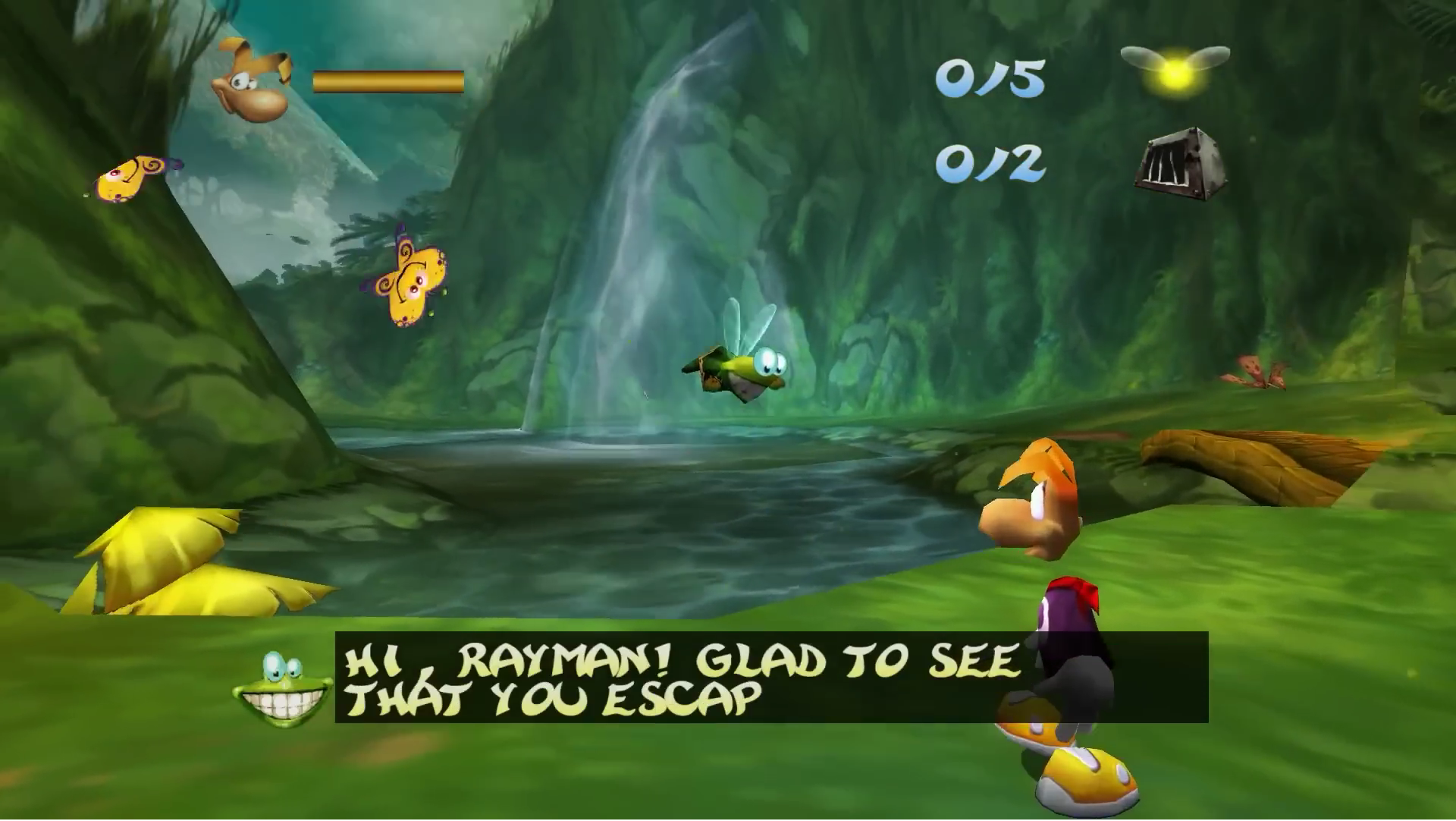Click the cage counter icon

1180,165
